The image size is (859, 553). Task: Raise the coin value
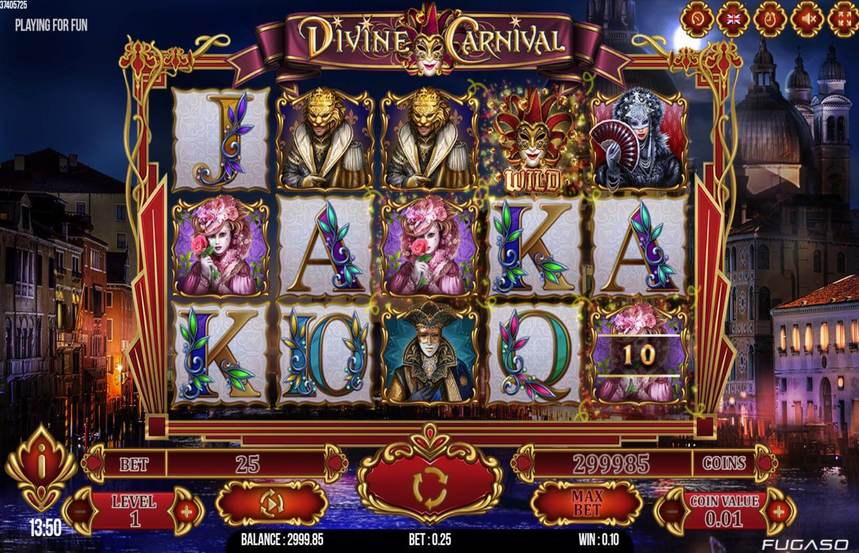click(777, 512)
